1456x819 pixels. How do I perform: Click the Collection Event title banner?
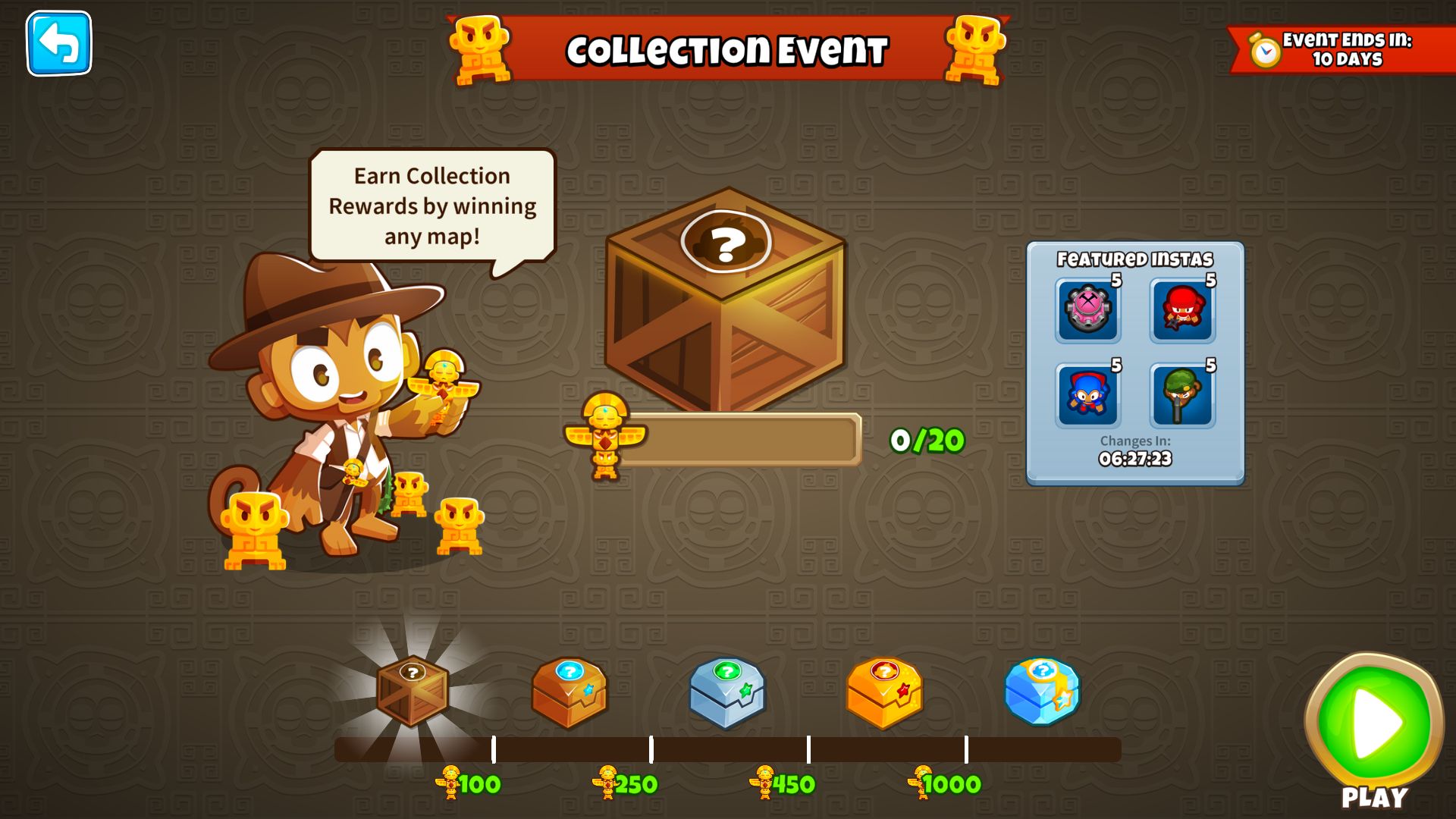[x=726, y=49]
